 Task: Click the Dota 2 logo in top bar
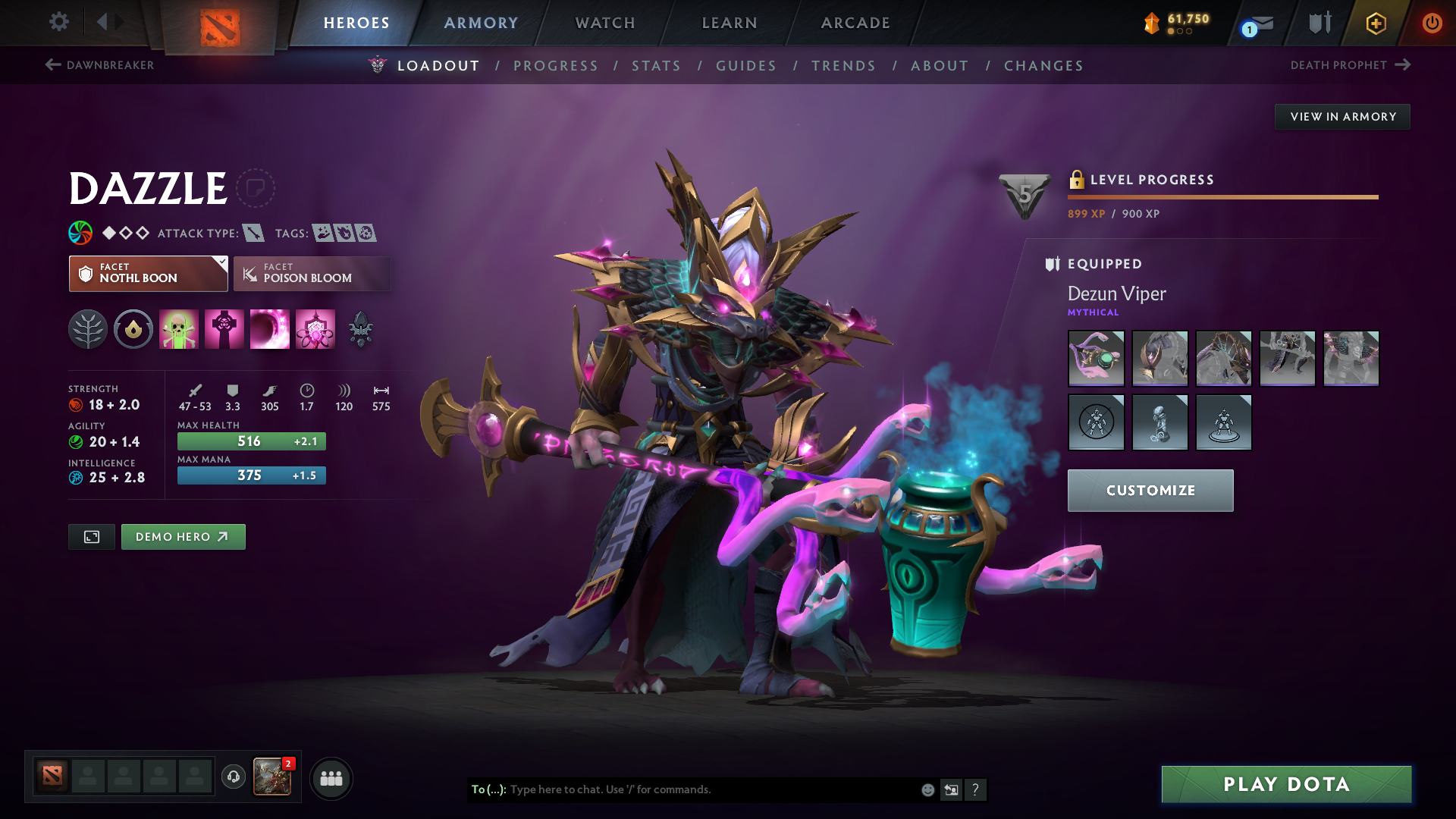point(221,23)
